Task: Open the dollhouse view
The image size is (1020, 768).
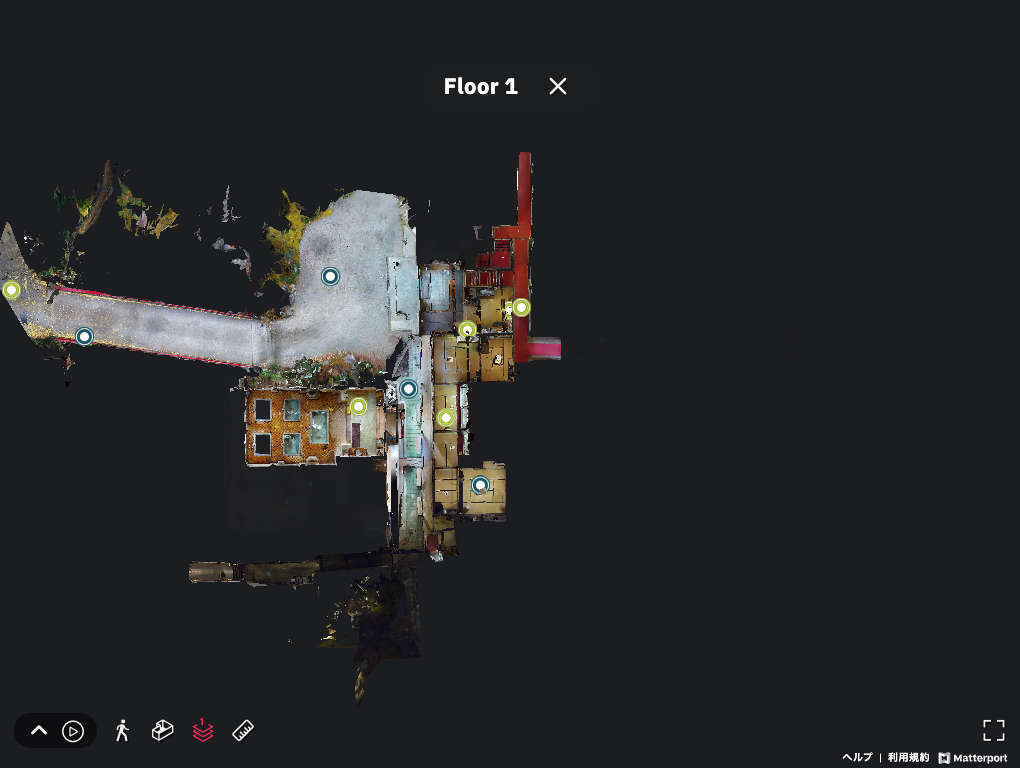Action: point(162,731)
